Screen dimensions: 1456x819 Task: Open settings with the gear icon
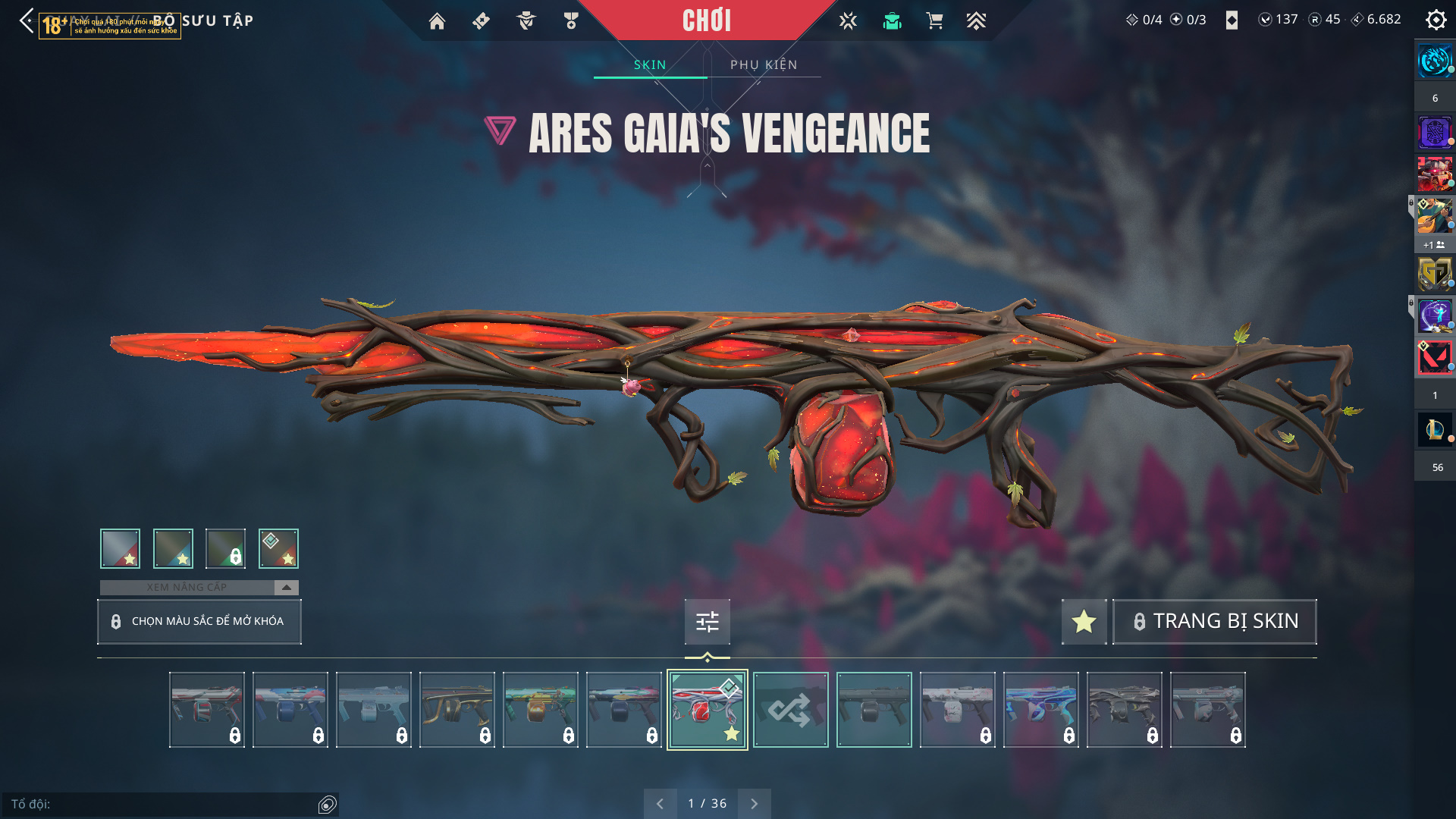[x=1436, y=20]
